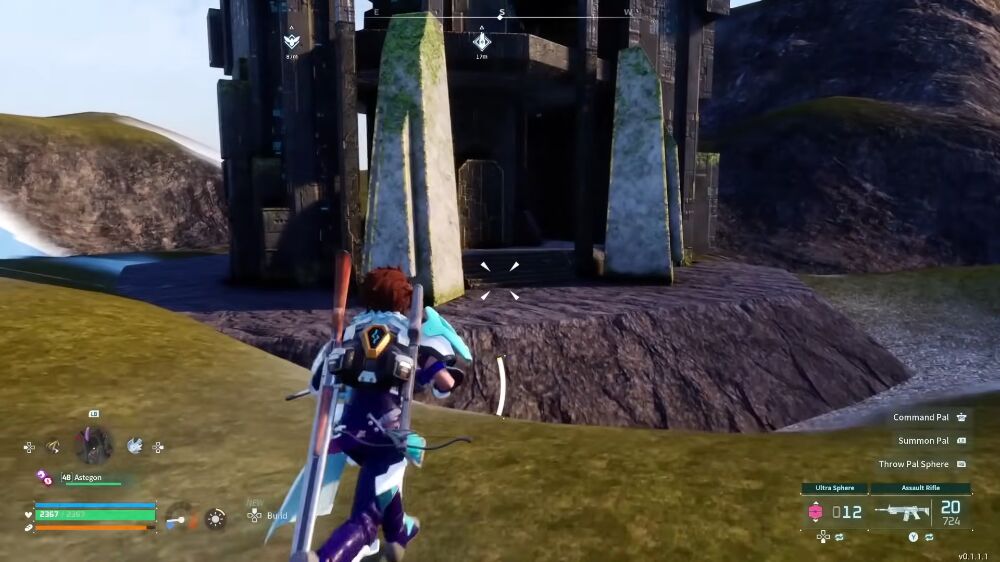Click the Ultra Sphere slot

[x=833, y=512]
